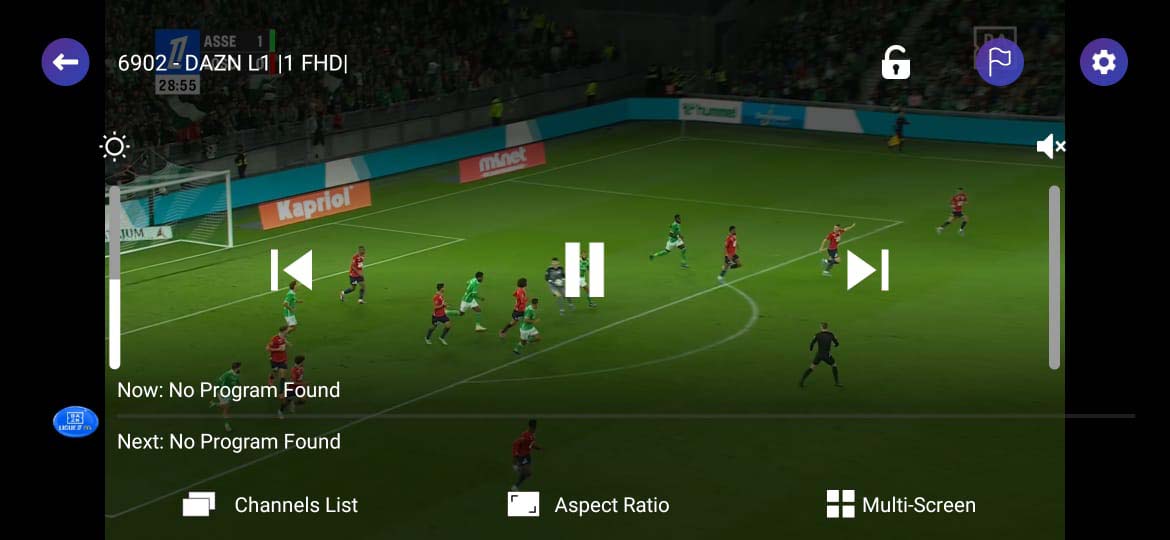This screenshot has height=540, width=1170.
Task: Unmute using the speaker icon
Action: tap(1050, 148)
